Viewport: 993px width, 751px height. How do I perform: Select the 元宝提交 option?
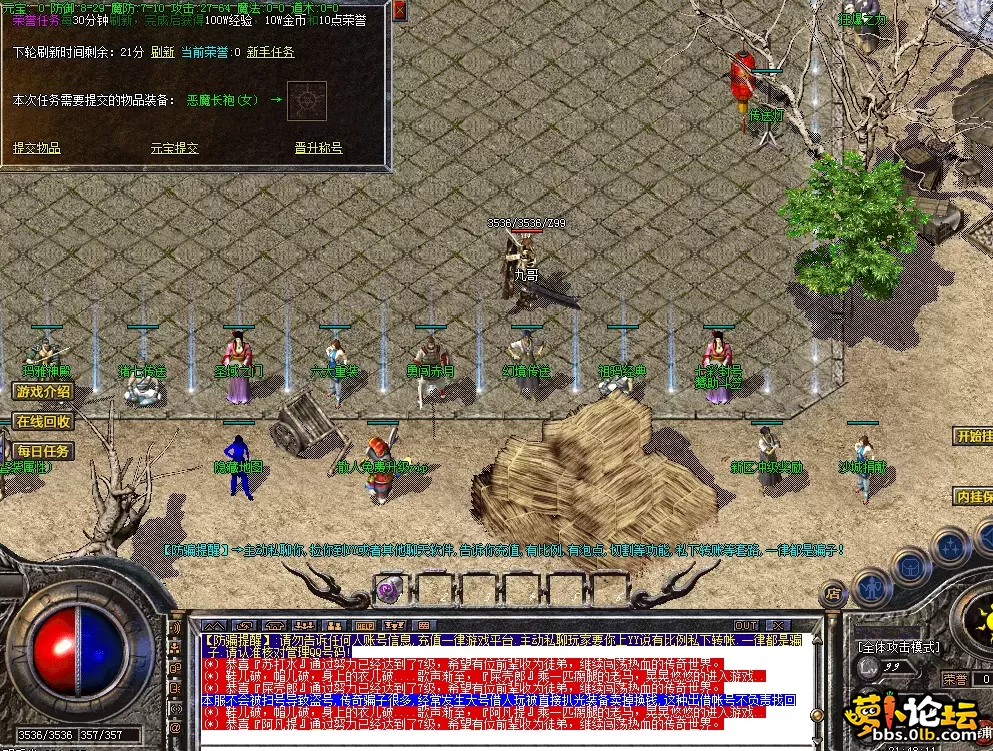coord(174,148)
